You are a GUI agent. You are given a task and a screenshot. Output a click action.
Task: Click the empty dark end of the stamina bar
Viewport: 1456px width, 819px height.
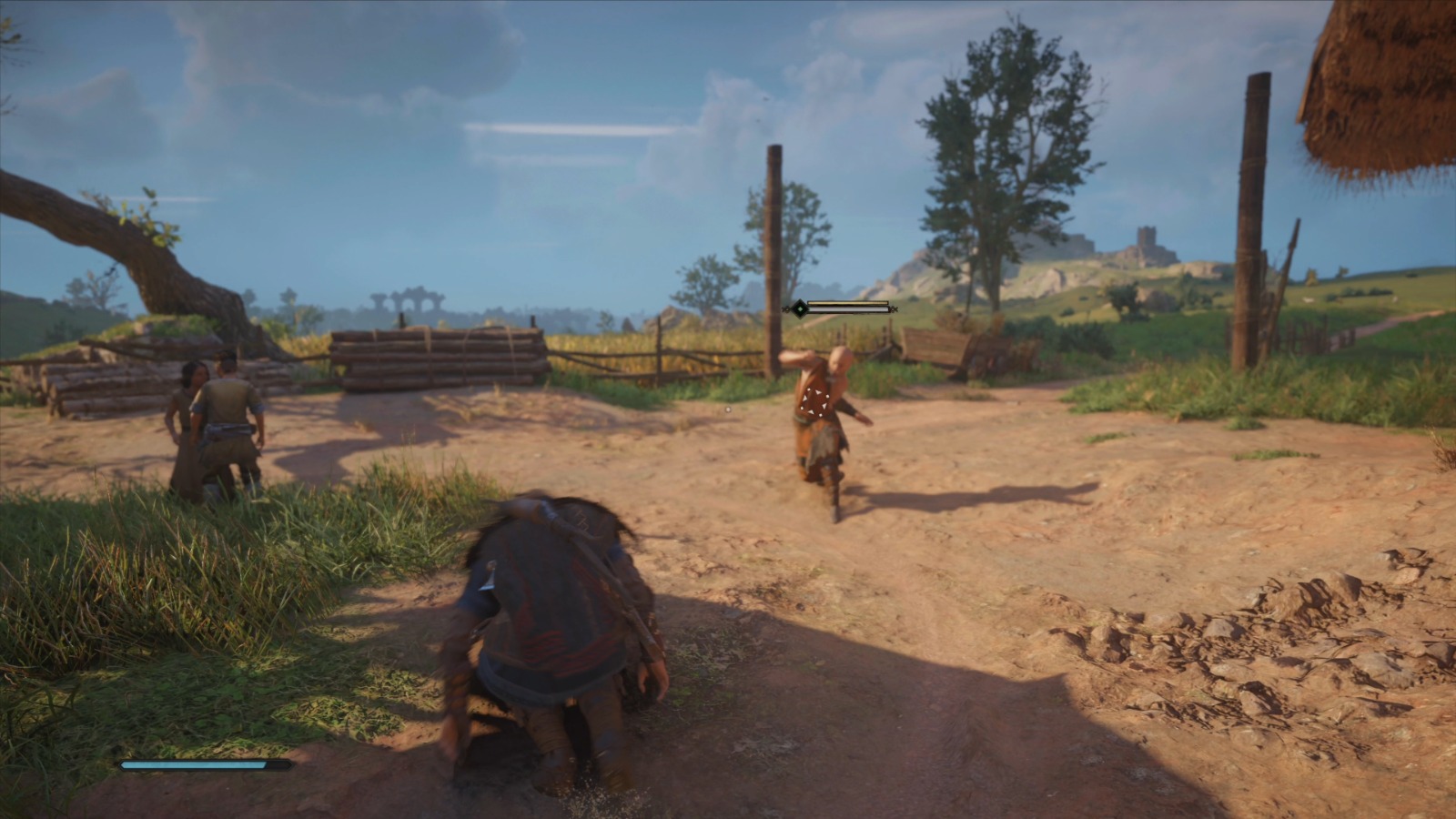pos(278,763)
